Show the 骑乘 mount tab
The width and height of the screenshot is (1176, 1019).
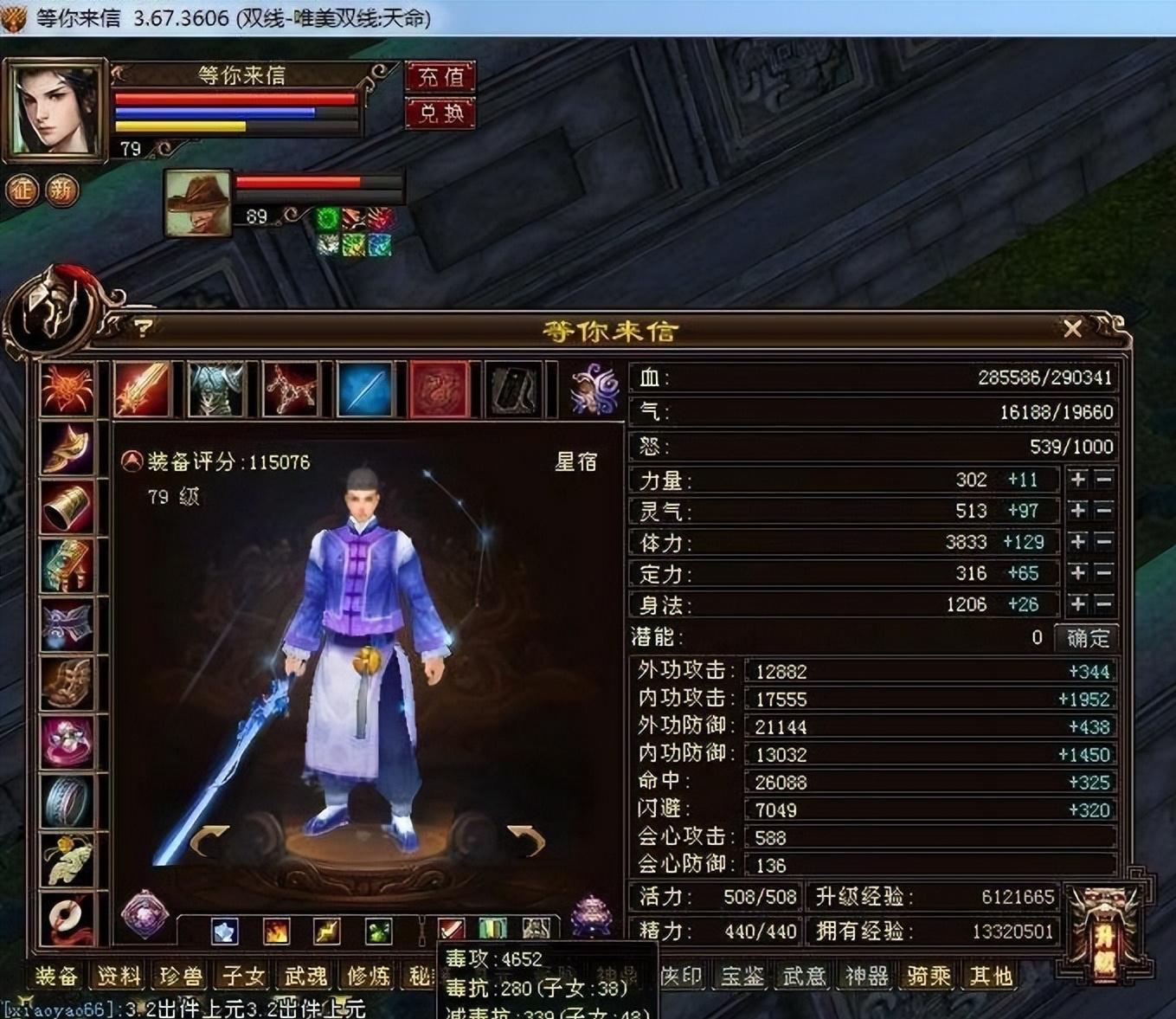click(929, 977)
